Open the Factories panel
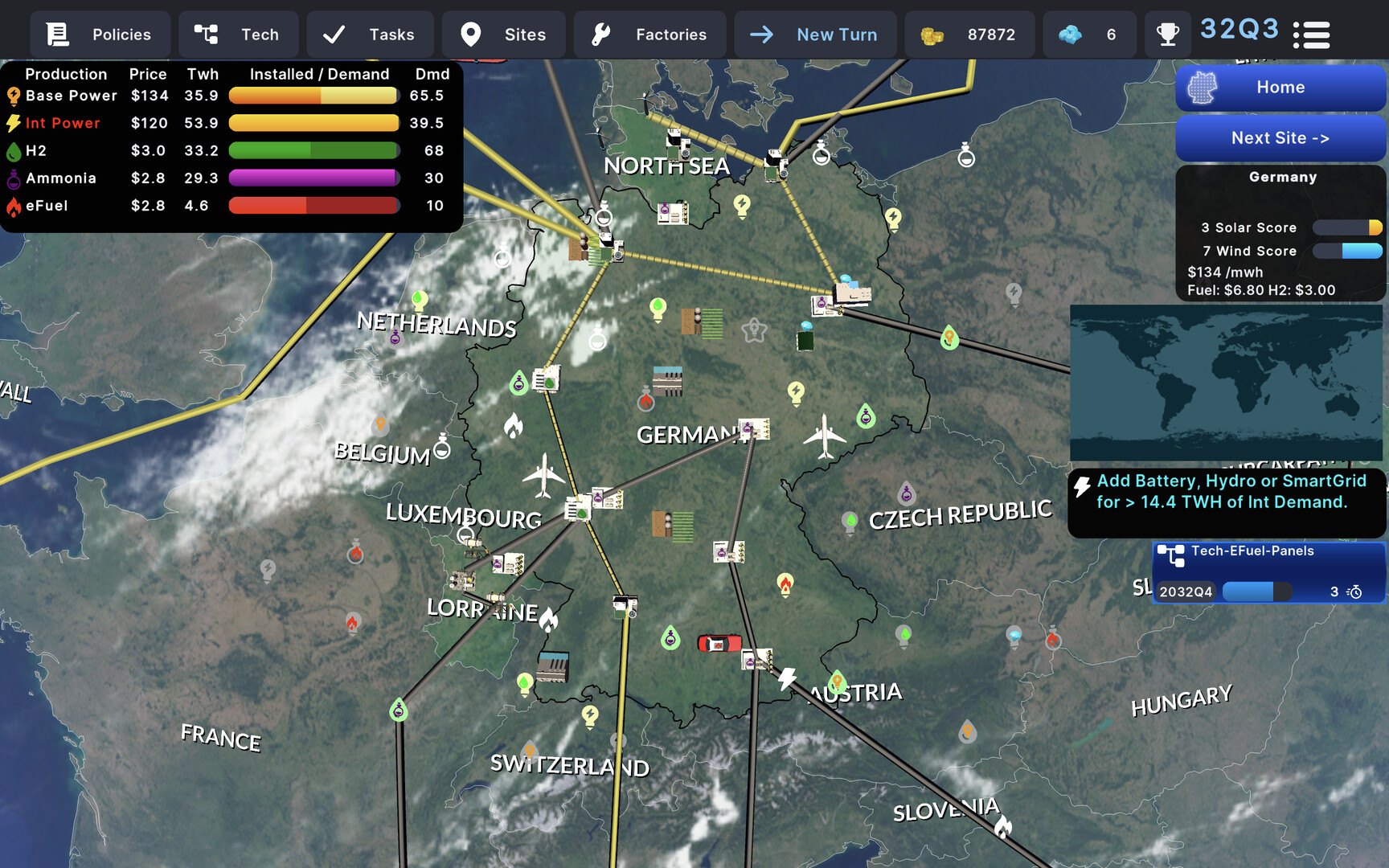The image size is (1389, 868). click(649, 35)
